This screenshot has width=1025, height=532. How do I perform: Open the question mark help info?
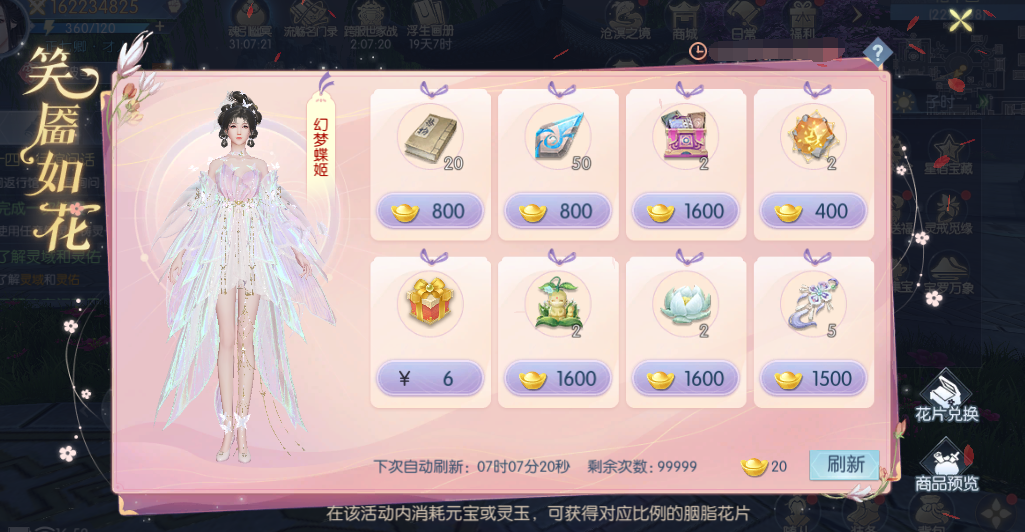point(877,52)
